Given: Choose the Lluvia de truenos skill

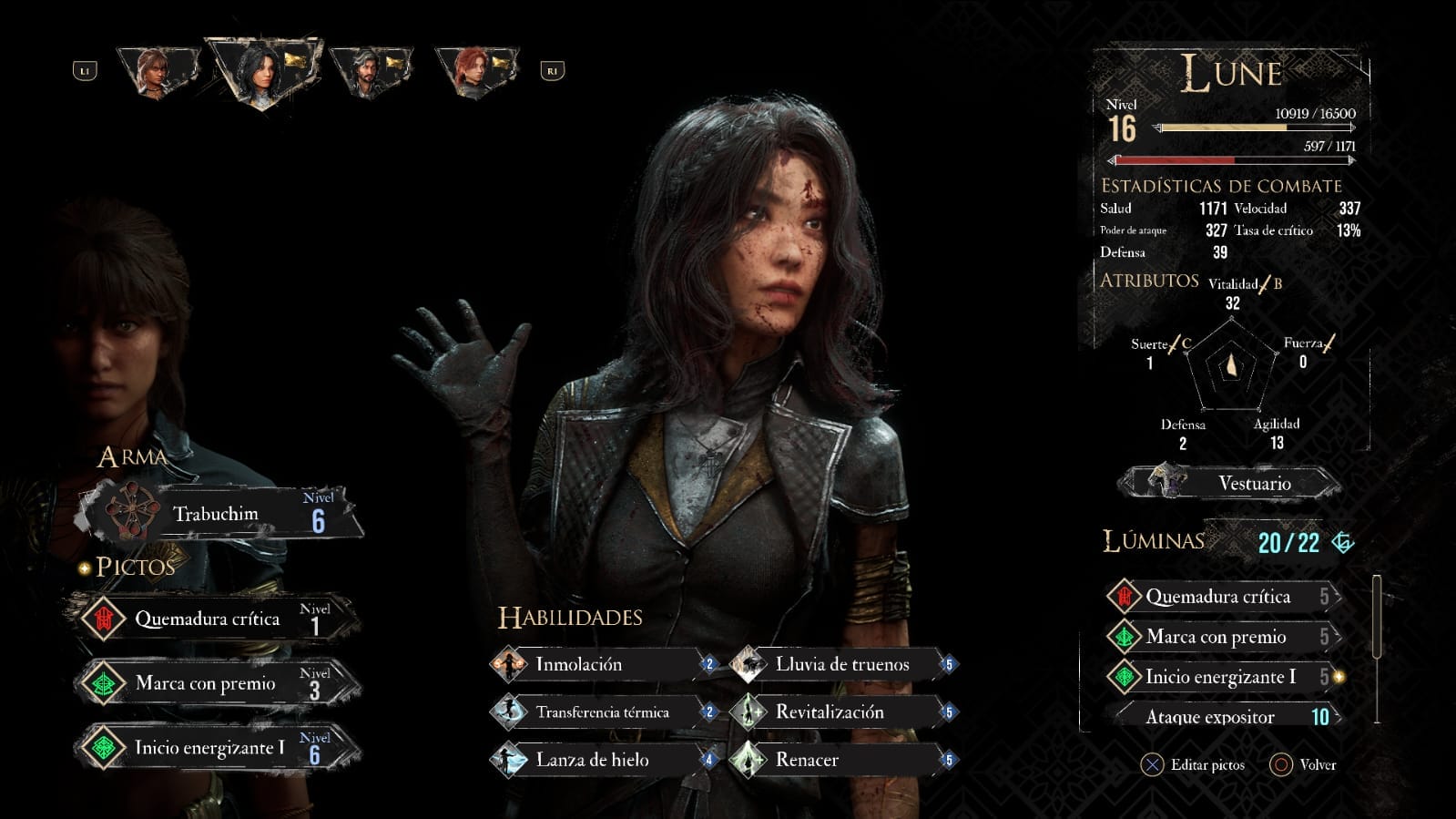Looking at the screenshot, I should [x=842, y=664].
